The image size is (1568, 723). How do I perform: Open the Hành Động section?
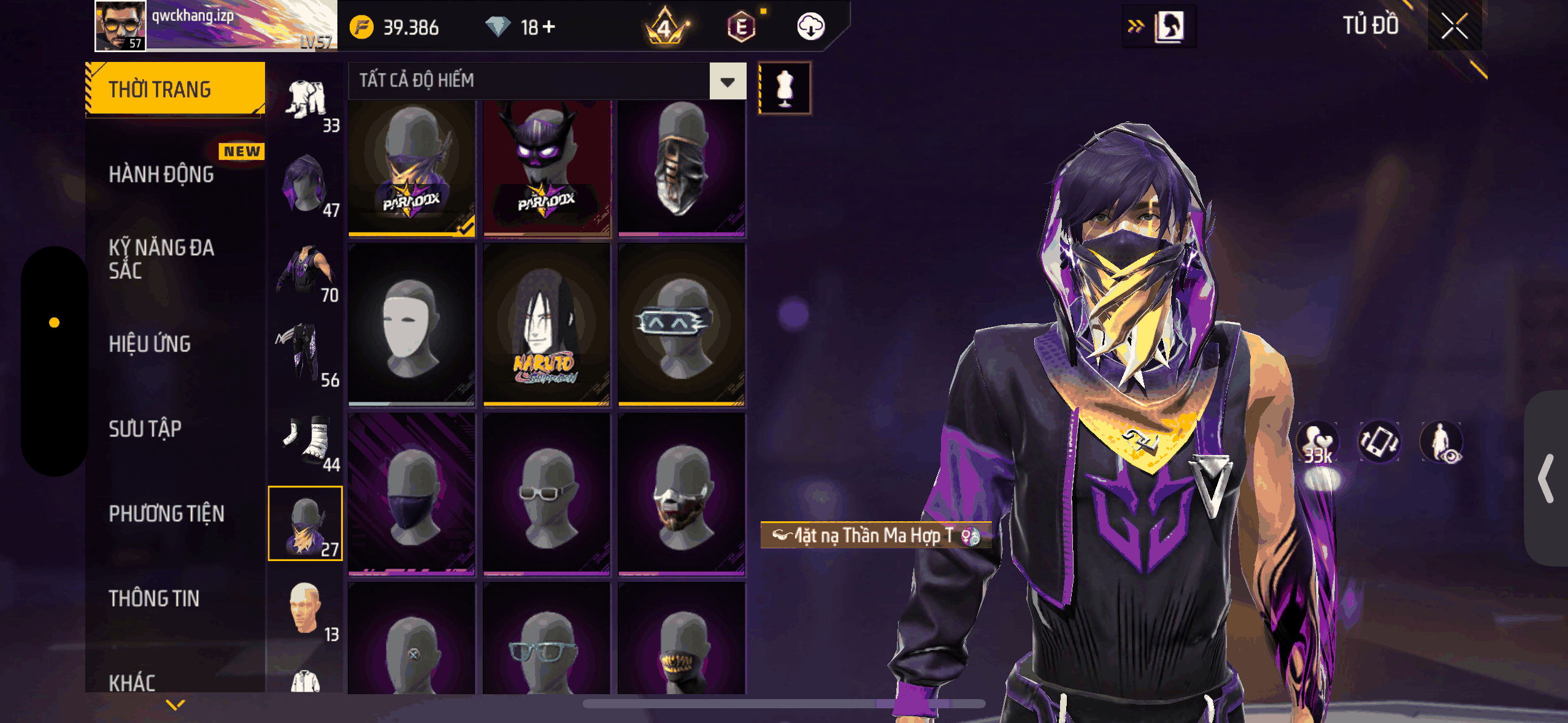(161, 175)
